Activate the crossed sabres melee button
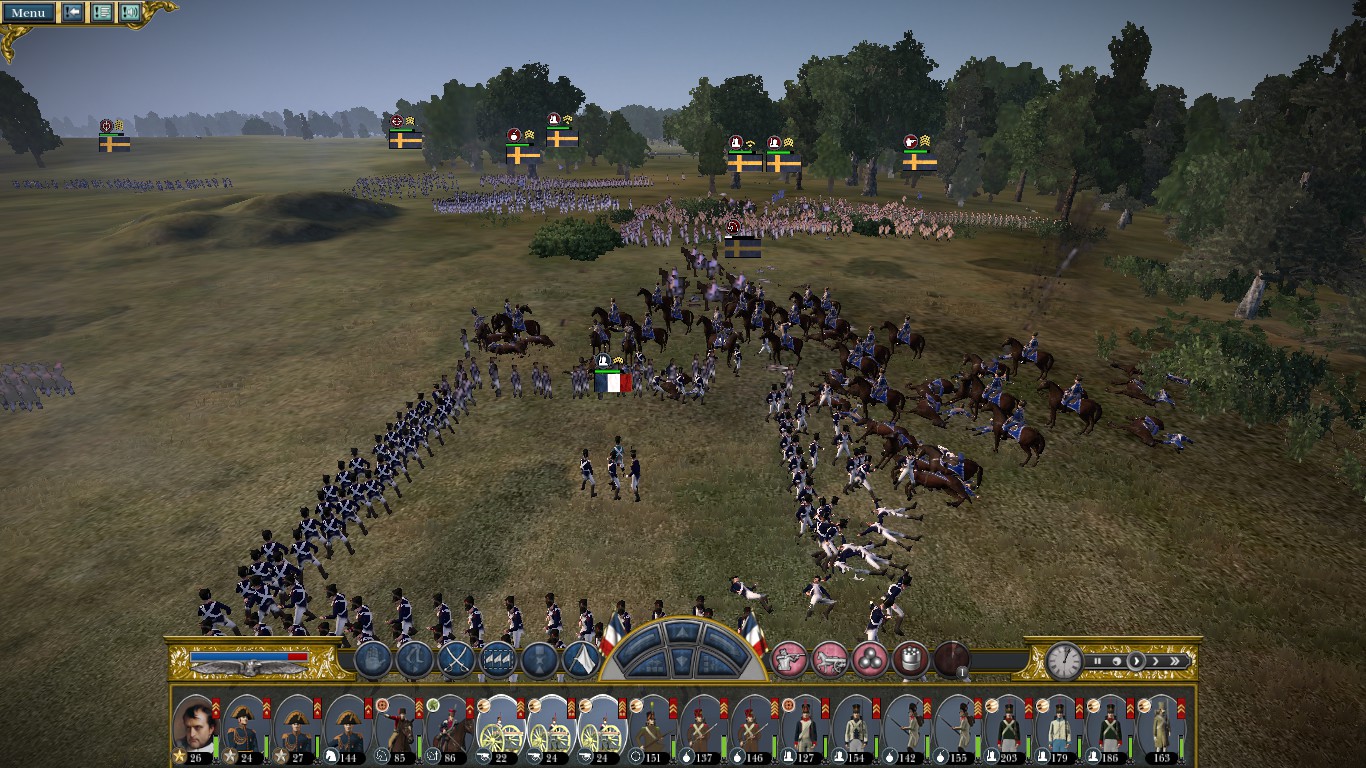The height and width of the screenshot is (768, 1366). (x=457, y=659)
